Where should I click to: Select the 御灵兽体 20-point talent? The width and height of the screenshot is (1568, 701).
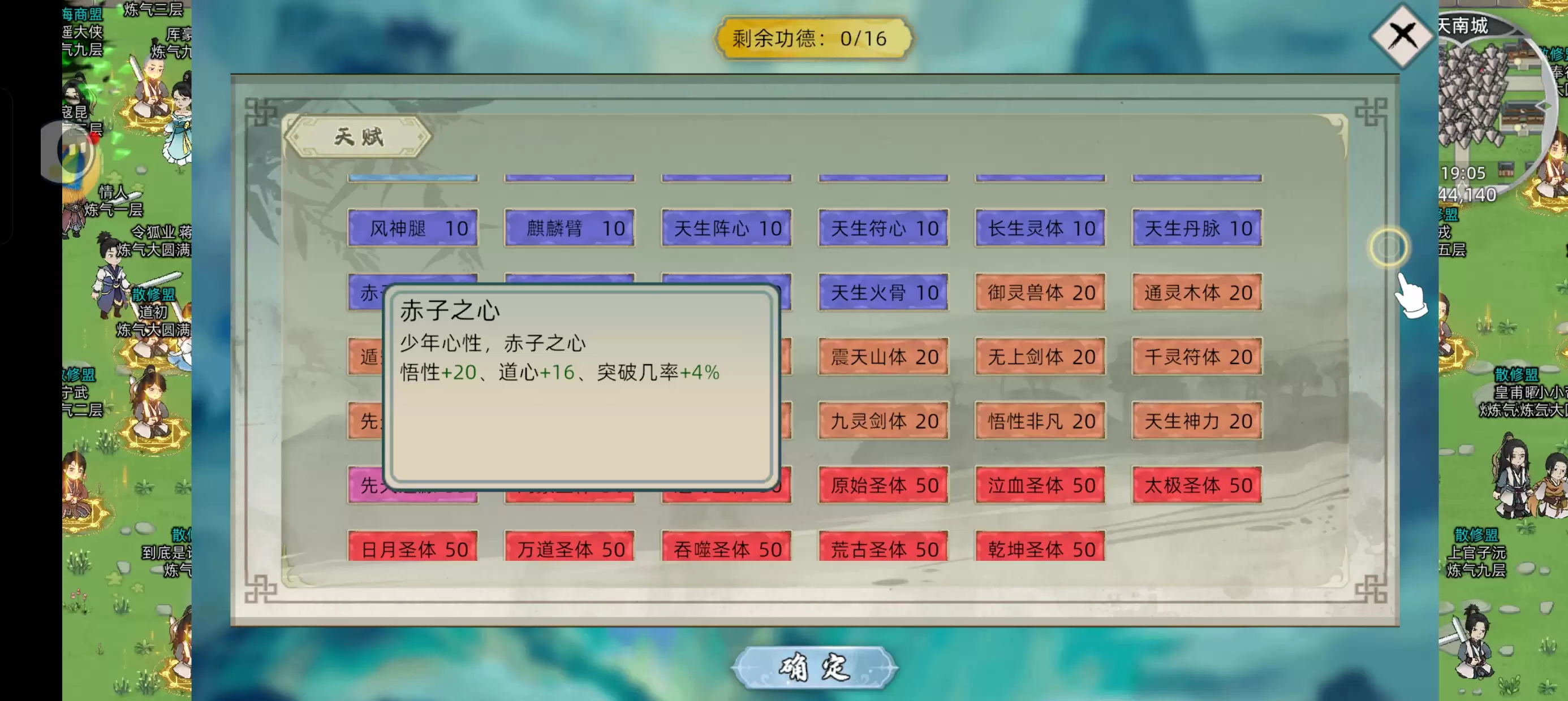(x=1040, y=293)
